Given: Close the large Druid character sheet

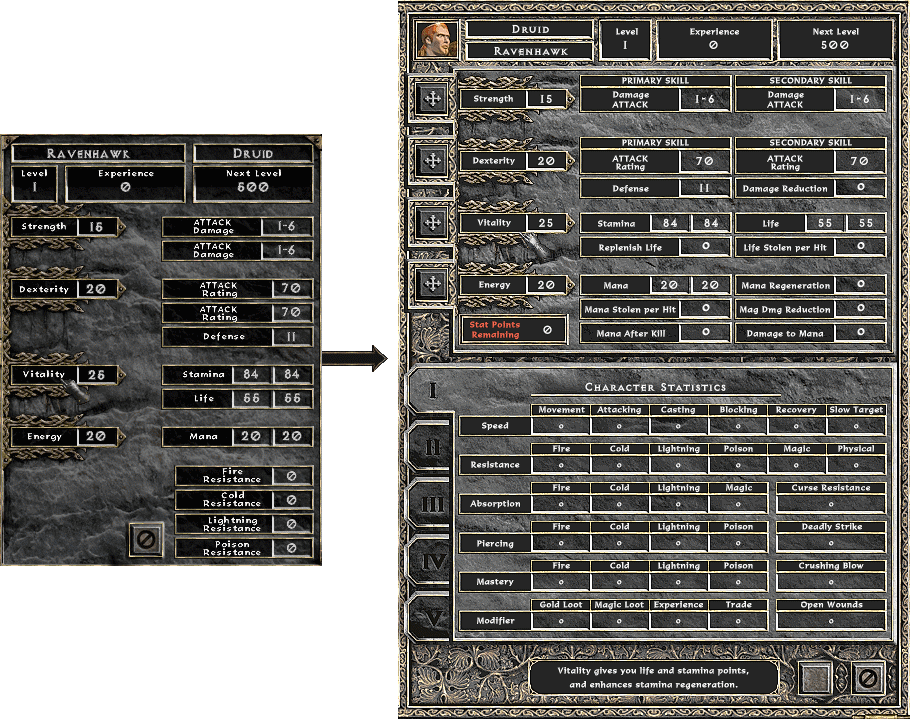Looking at the screenshot, I should [x=868, y=680].
